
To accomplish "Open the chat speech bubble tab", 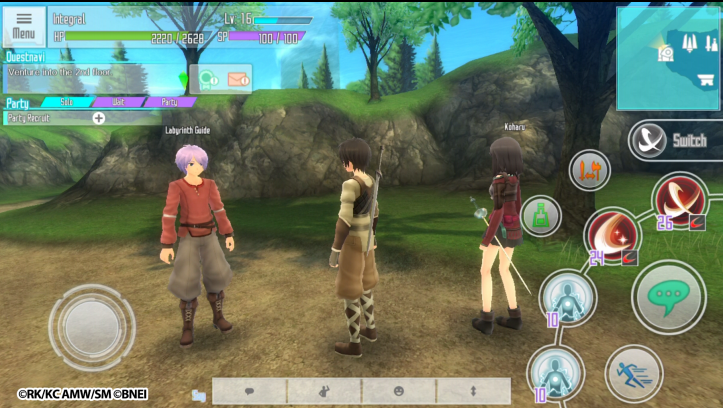I will click(x=249, y=390).
